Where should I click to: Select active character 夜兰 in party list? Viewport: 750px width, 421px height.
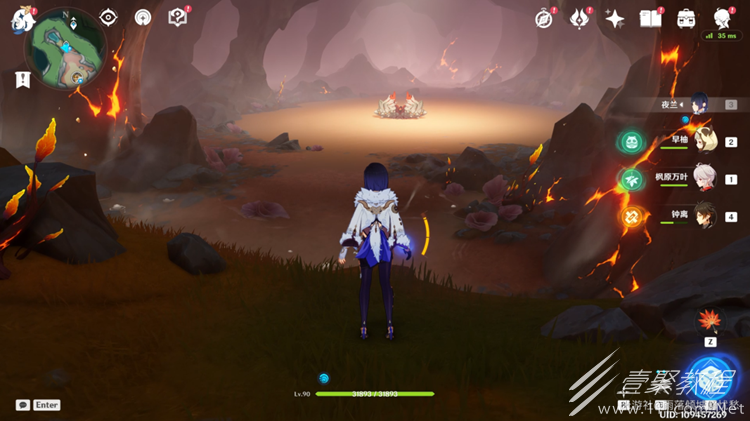click(x=700, y=103)
